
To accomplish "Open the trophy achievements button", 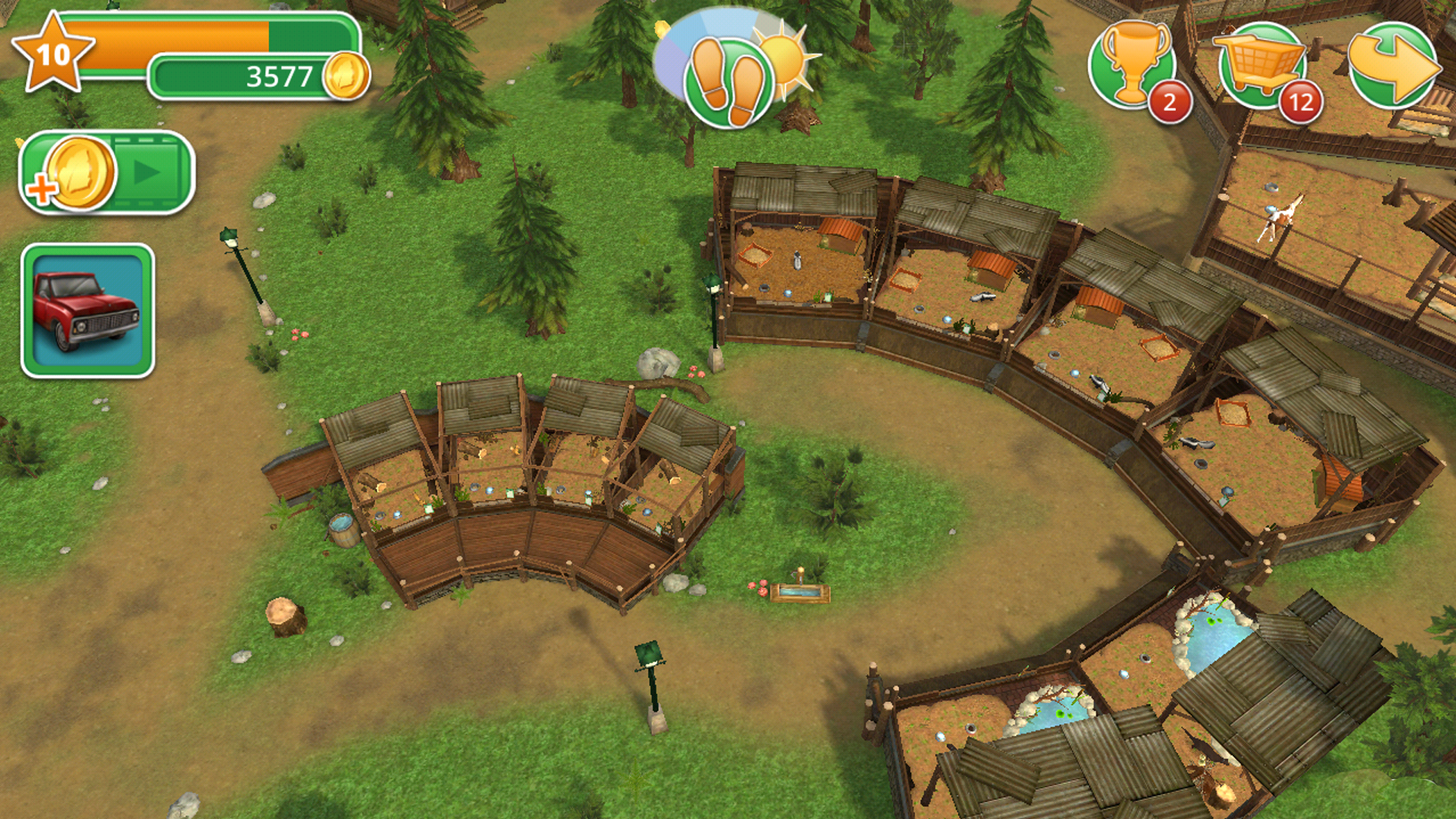I will [1132, 65].
